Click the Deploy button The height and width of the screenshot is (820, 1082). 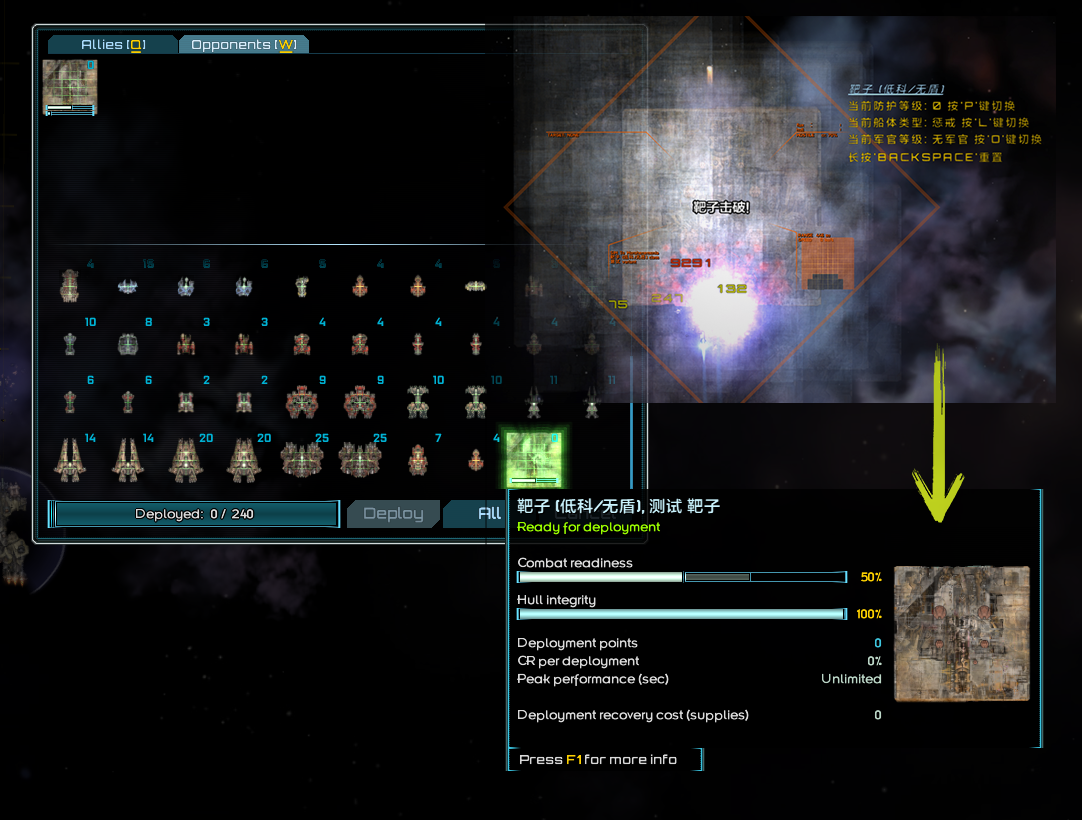point(392,514)
